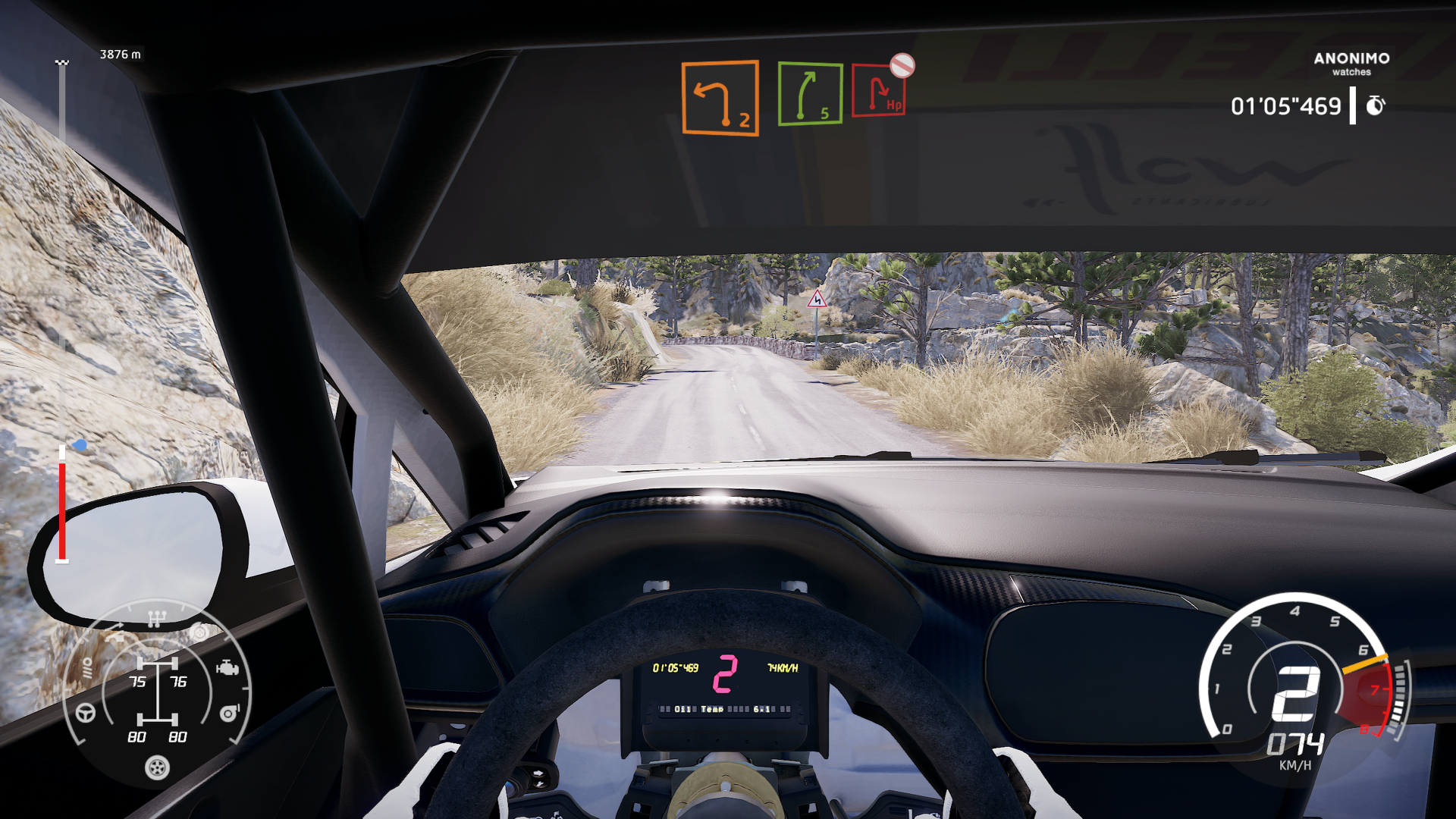Select the gearbox status icon

click(157, 618)
